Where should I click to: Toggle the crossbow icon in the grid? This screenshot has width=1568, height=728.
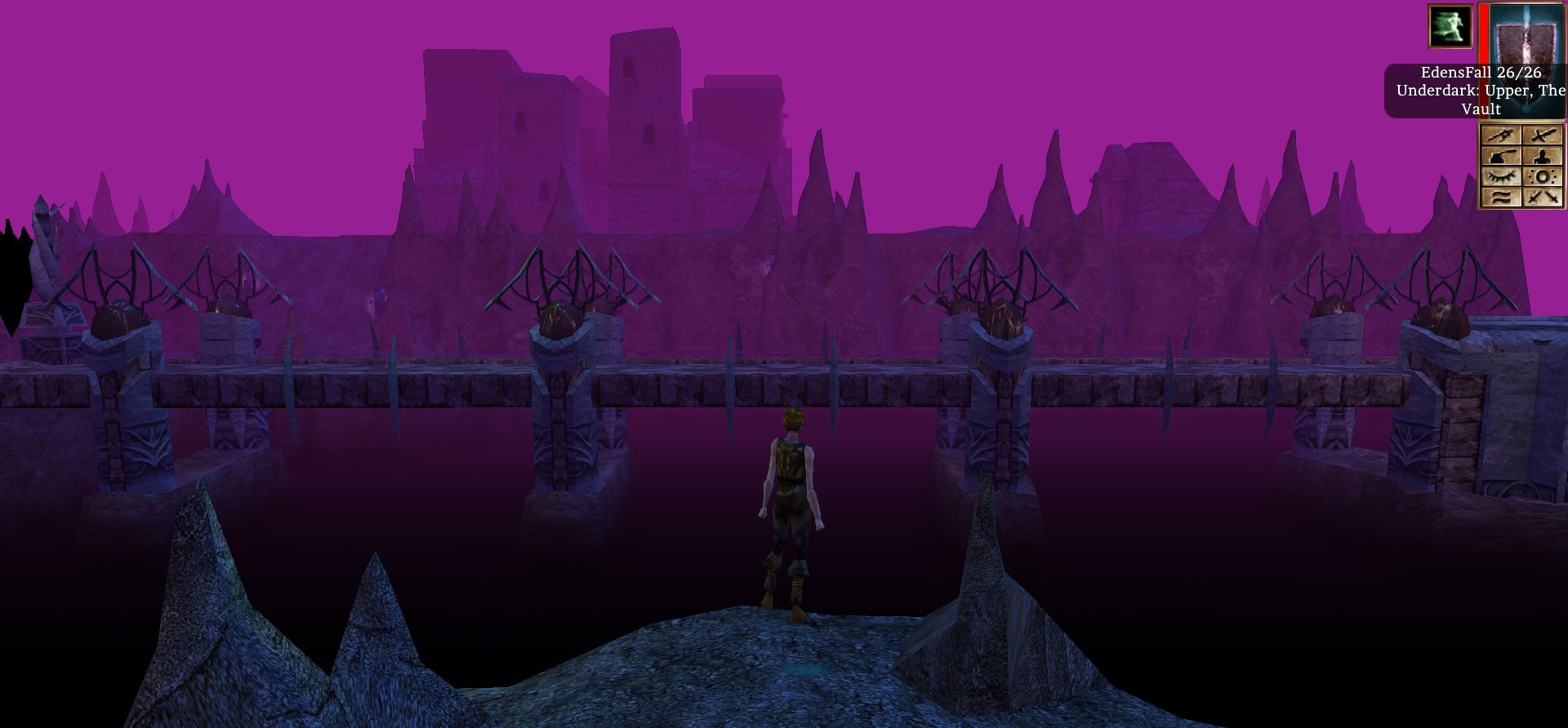click(x=1501, y=135)
